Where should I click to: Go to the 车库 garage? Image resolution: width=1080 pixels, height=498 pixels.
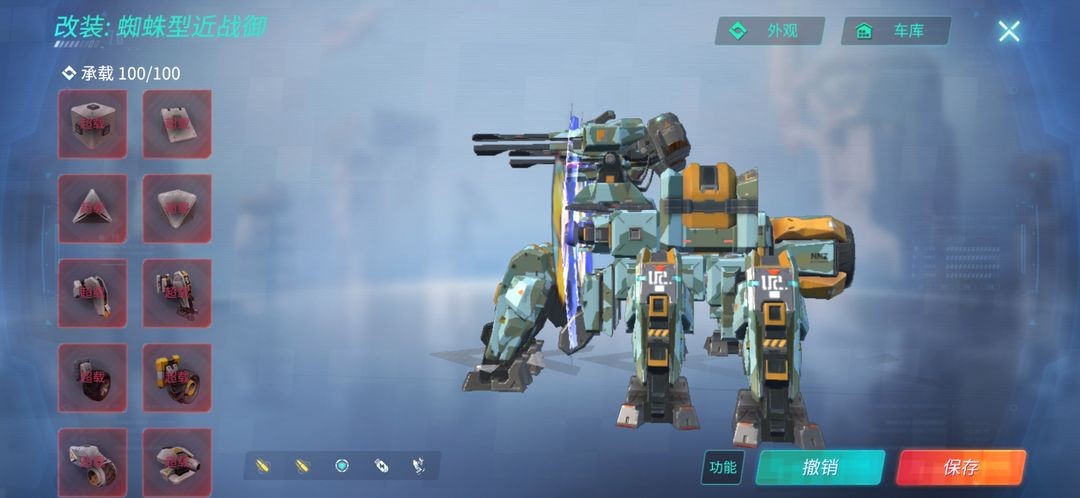tap(895, 31)
